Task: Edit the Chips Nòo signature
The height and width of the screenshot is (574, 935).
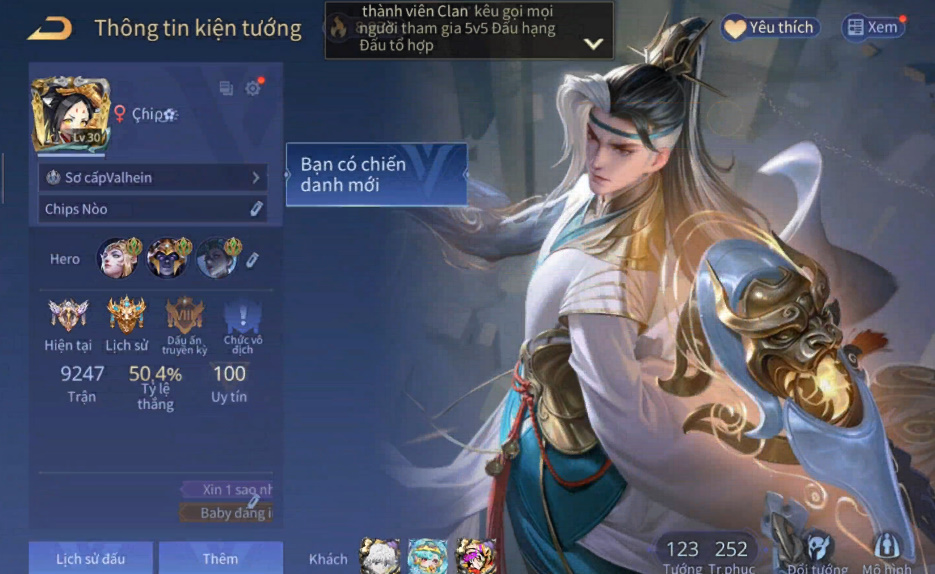Action: (x=256, y=209)
